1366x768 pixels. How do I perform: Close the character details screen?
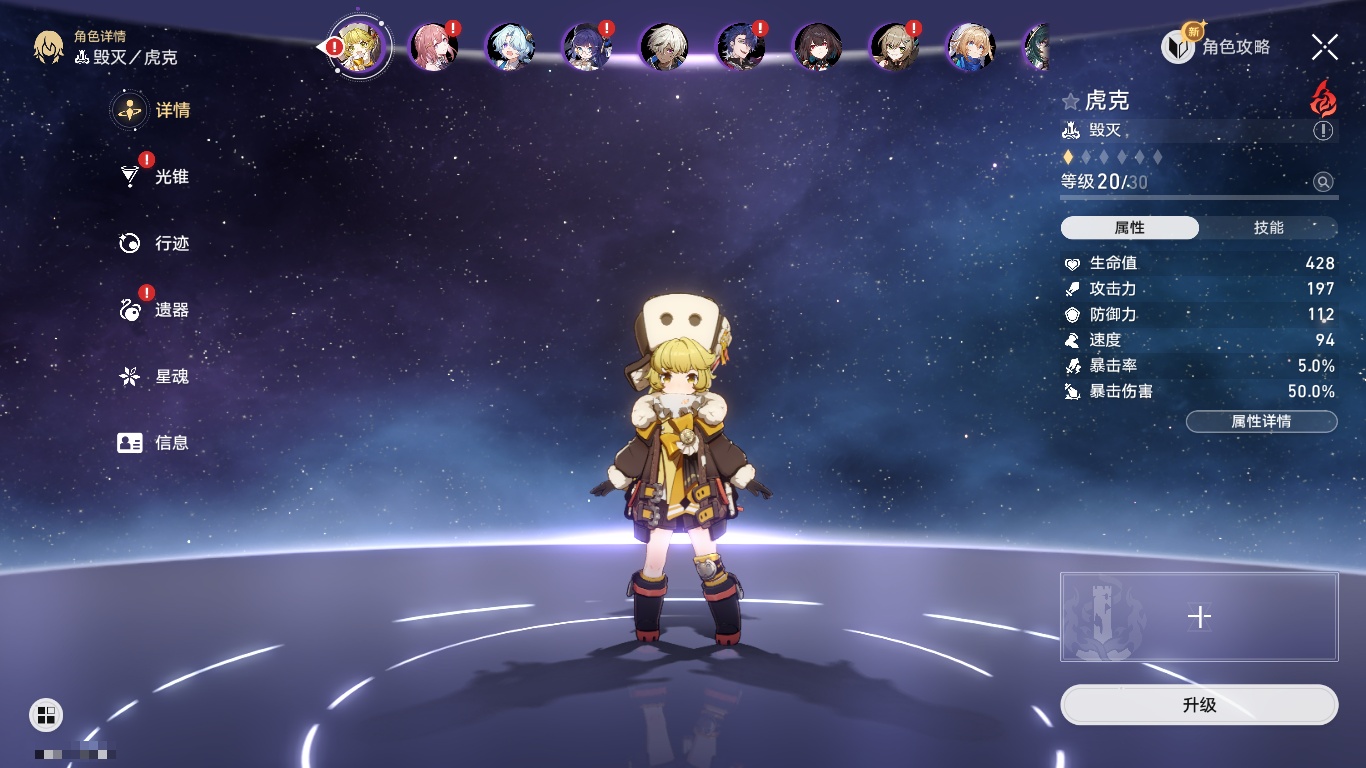pyautogui.click(x=1325, y=46)
